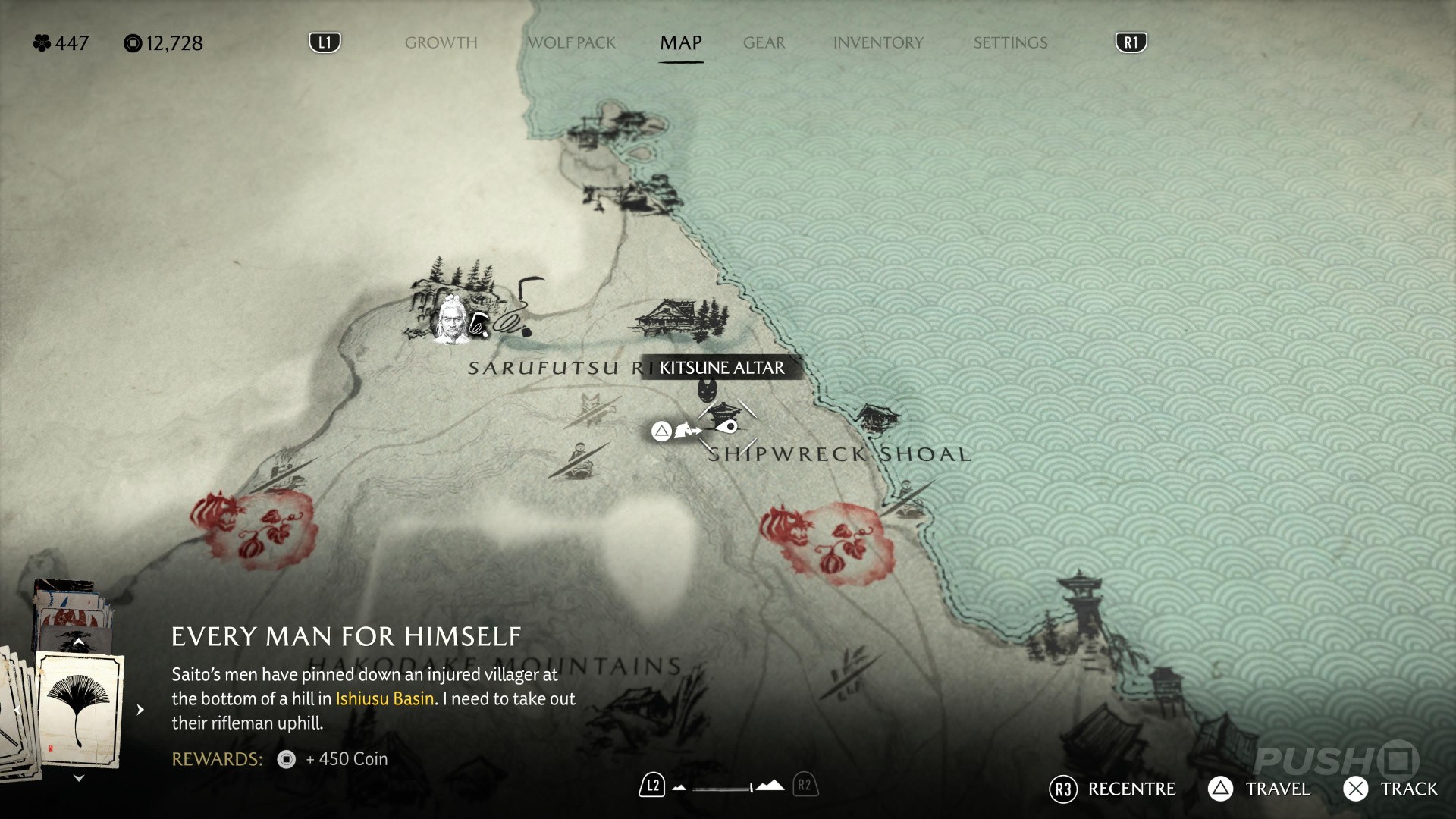Show next card with right arrow

[140, 710]
